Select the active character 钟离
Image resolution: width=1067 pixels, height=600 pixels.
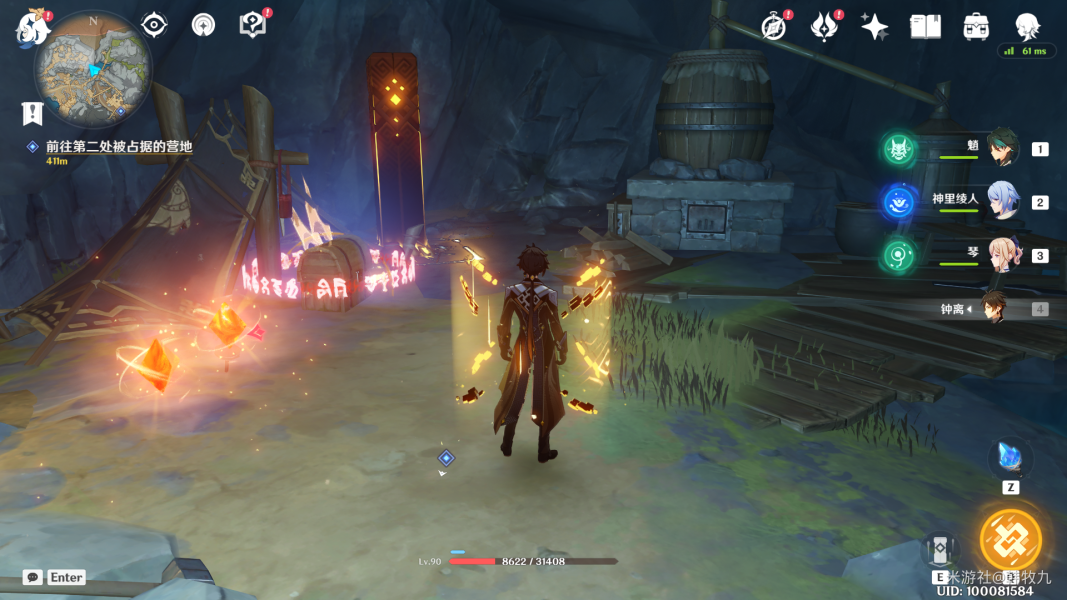pos(993,308)
